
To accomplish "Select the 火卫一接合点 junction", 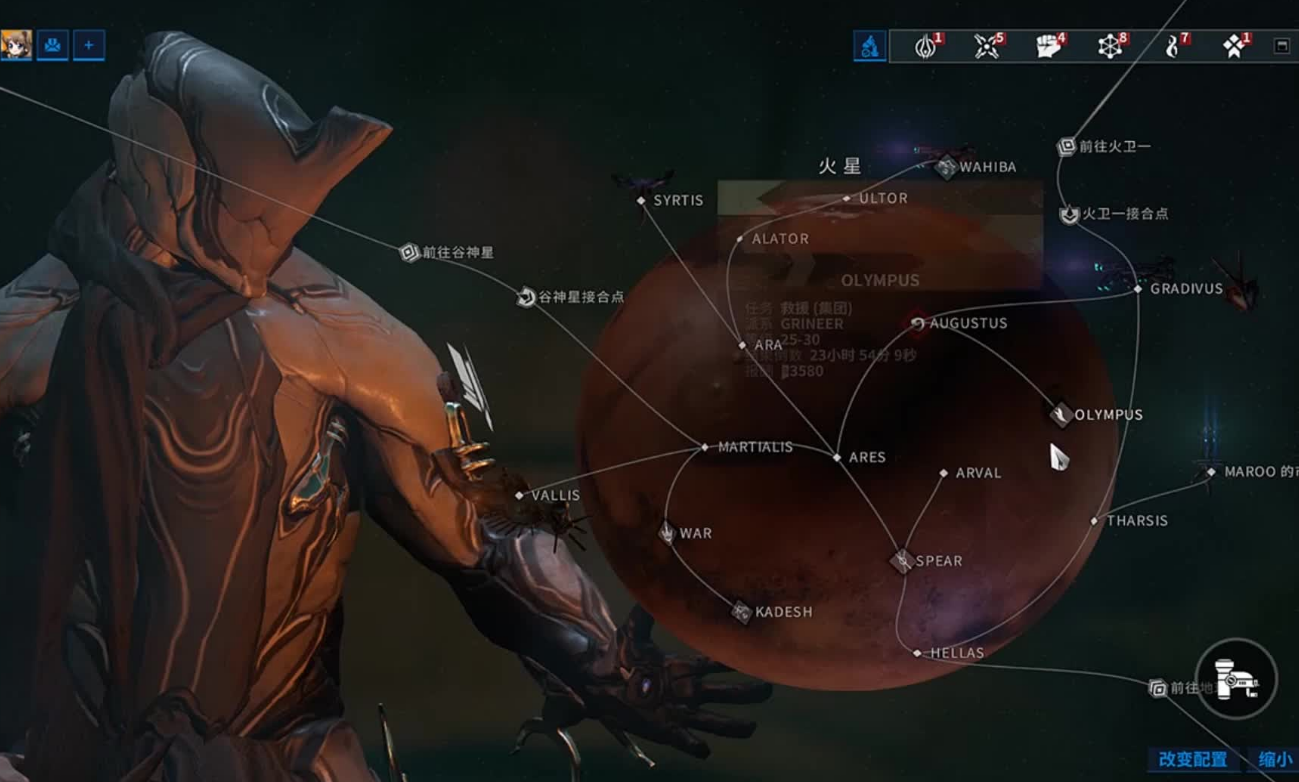I will [1069, 214].
